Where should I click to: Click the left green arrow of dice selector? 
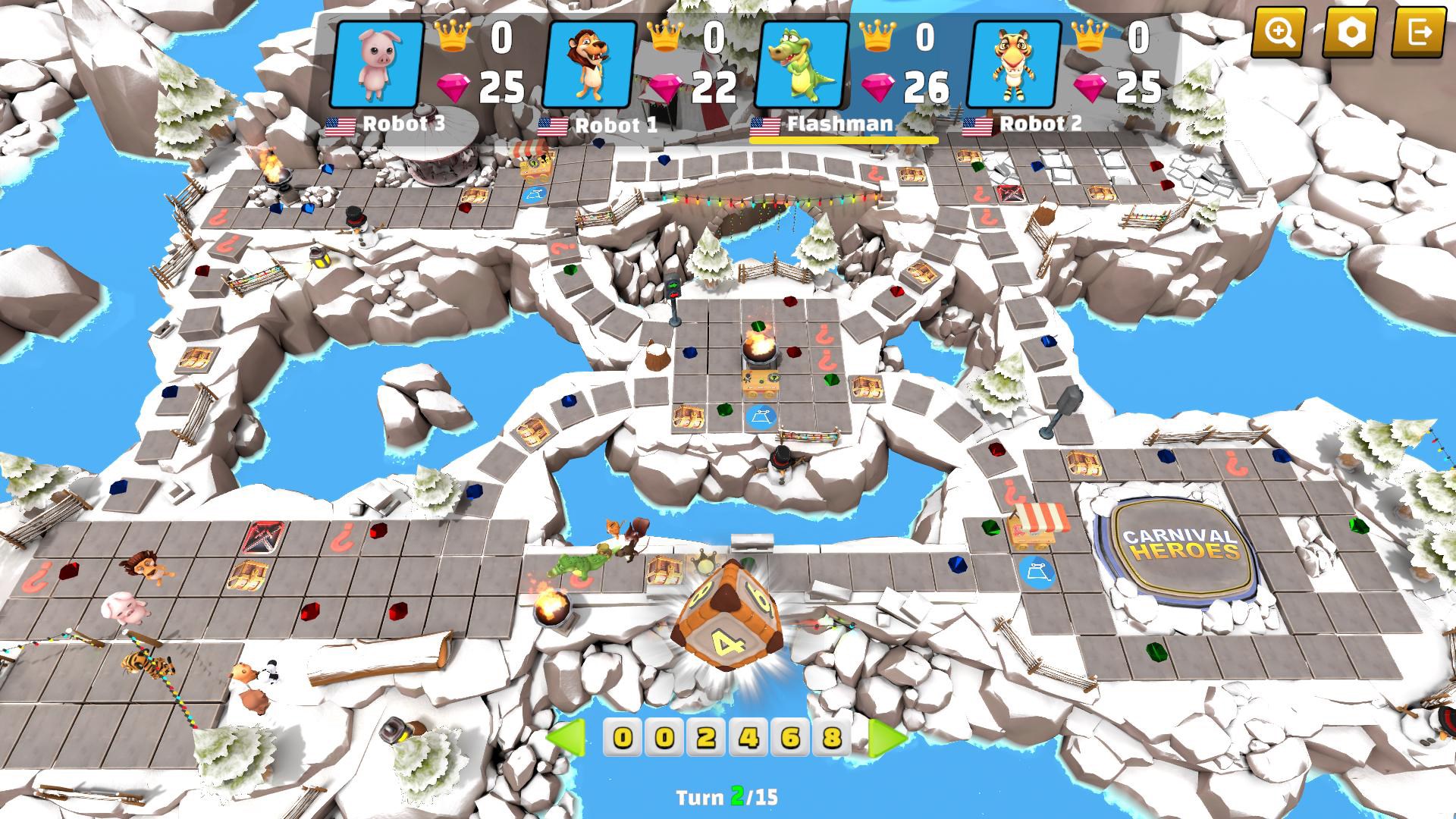pyautogui.click(x=566, y=737)
